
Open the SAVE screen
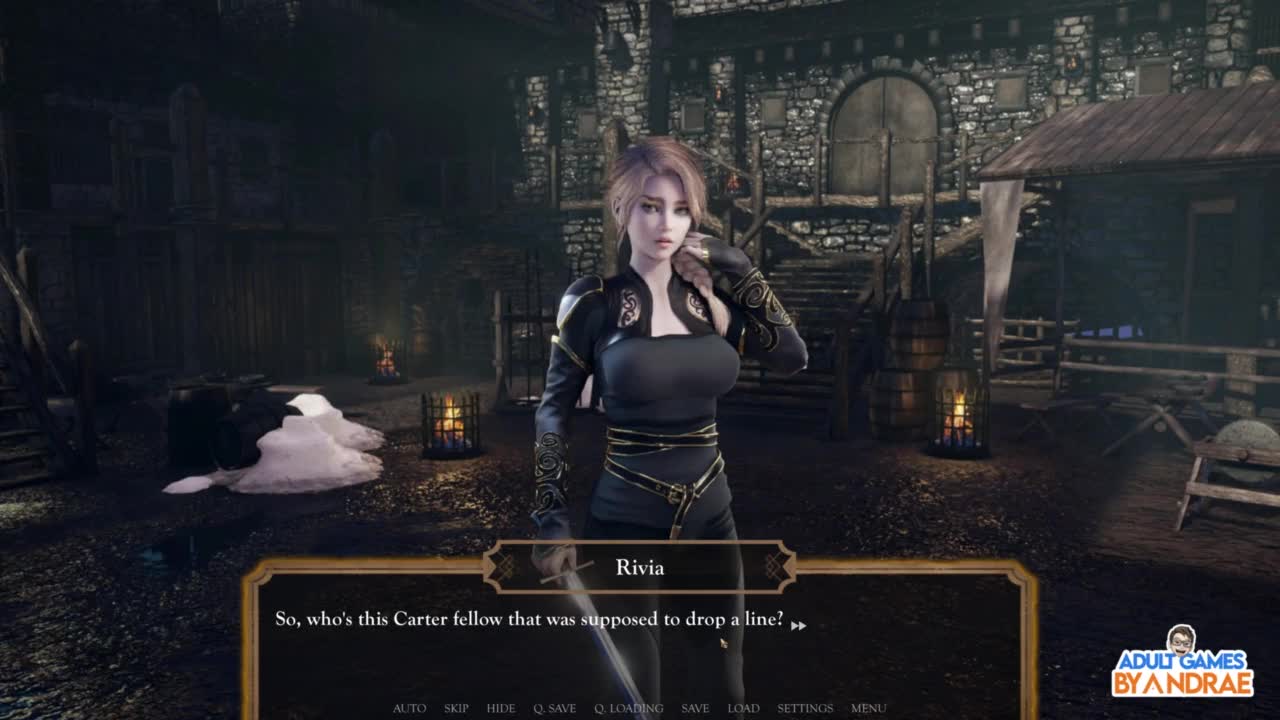695,708
